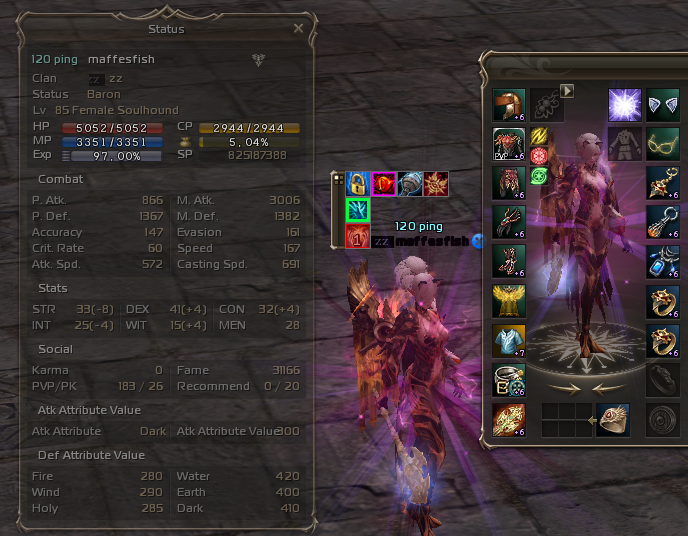
Task: Select the equipped helmet slot
Action: (509, 105)
